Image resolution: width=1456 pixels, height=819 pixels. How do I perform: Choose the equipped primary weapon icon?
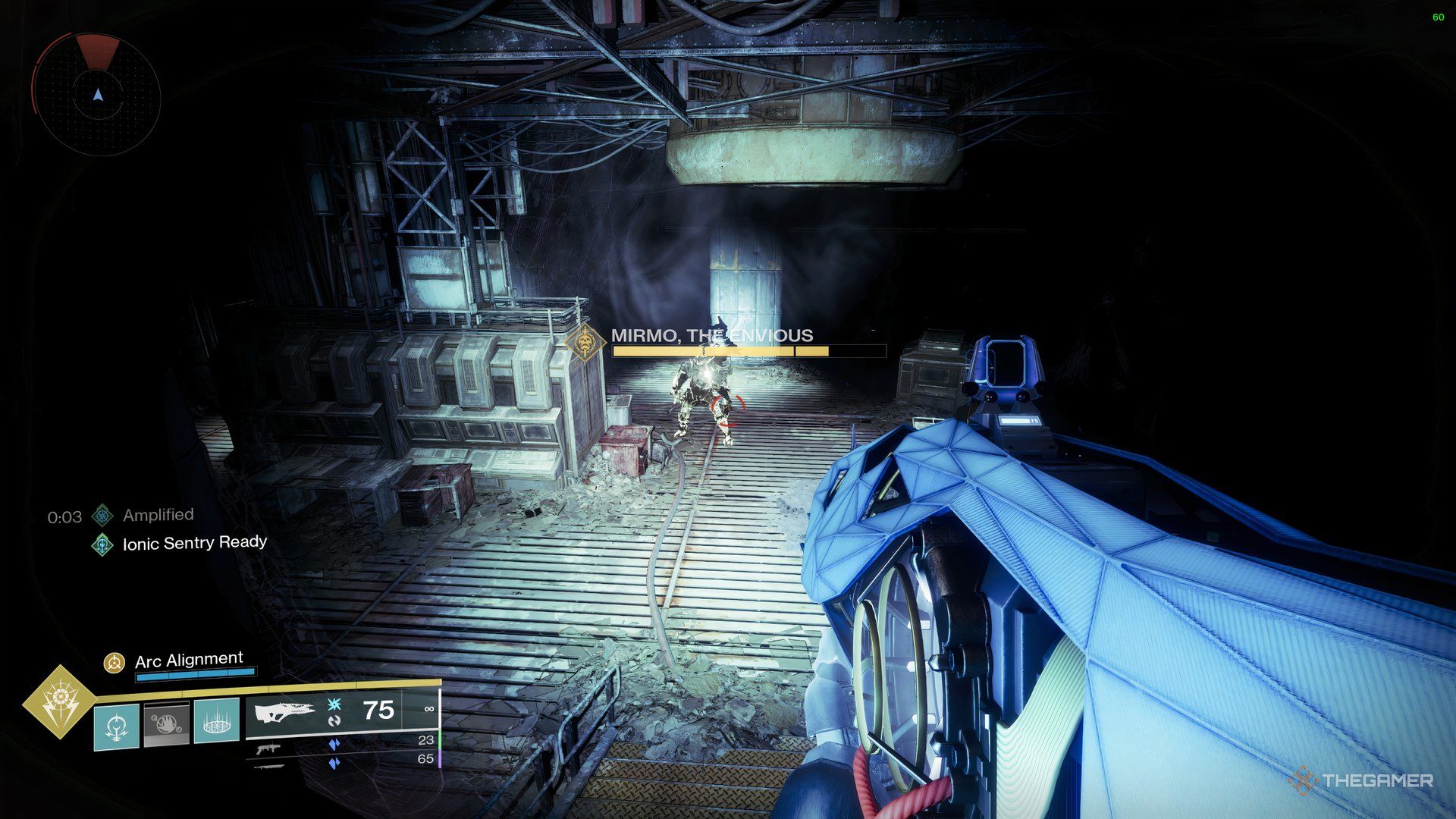click(285, 713)
